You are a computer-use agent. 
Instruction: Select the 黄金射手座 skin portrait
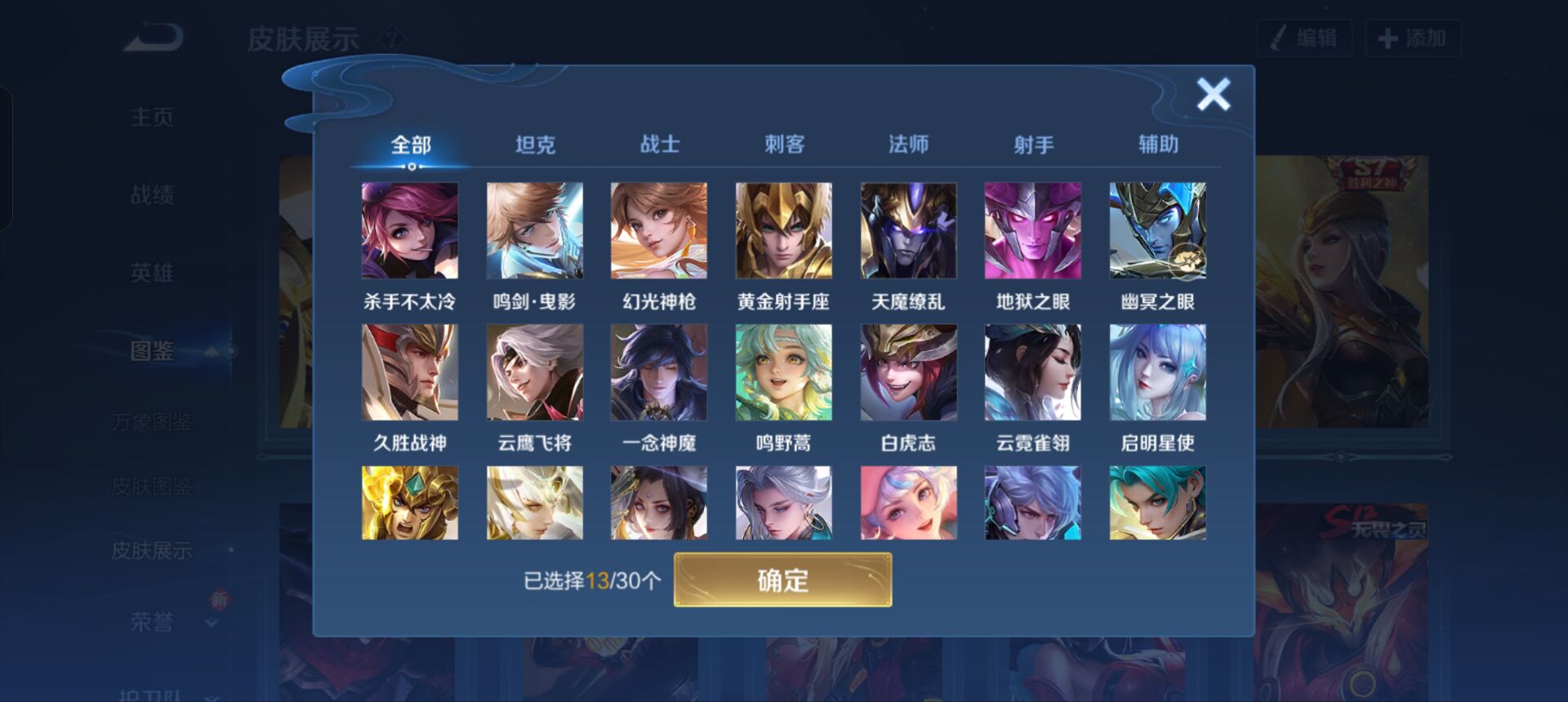pos(783,231)
